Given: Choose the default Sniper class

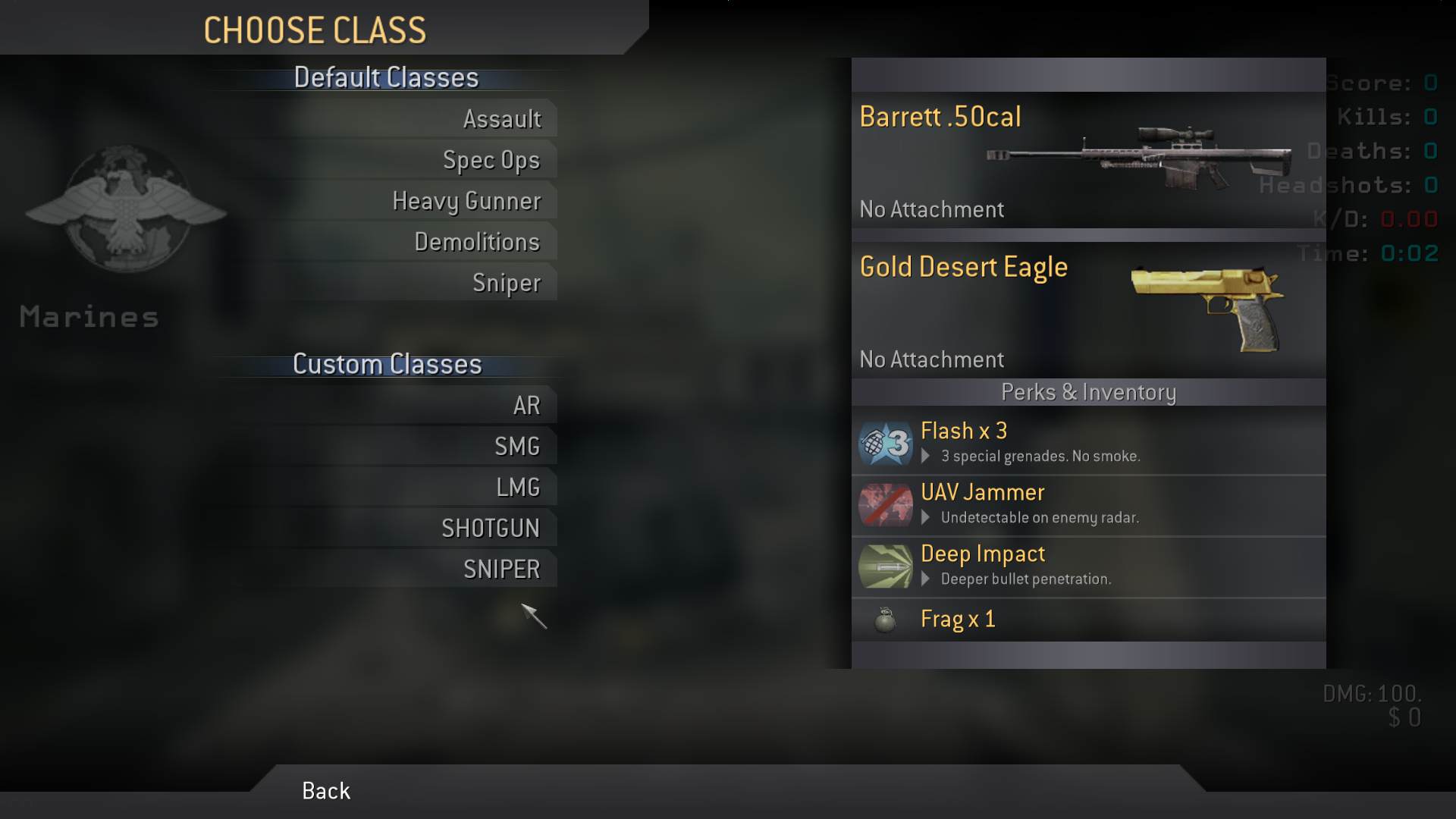Looking at the screenshot, I should (x=506, y=283).
